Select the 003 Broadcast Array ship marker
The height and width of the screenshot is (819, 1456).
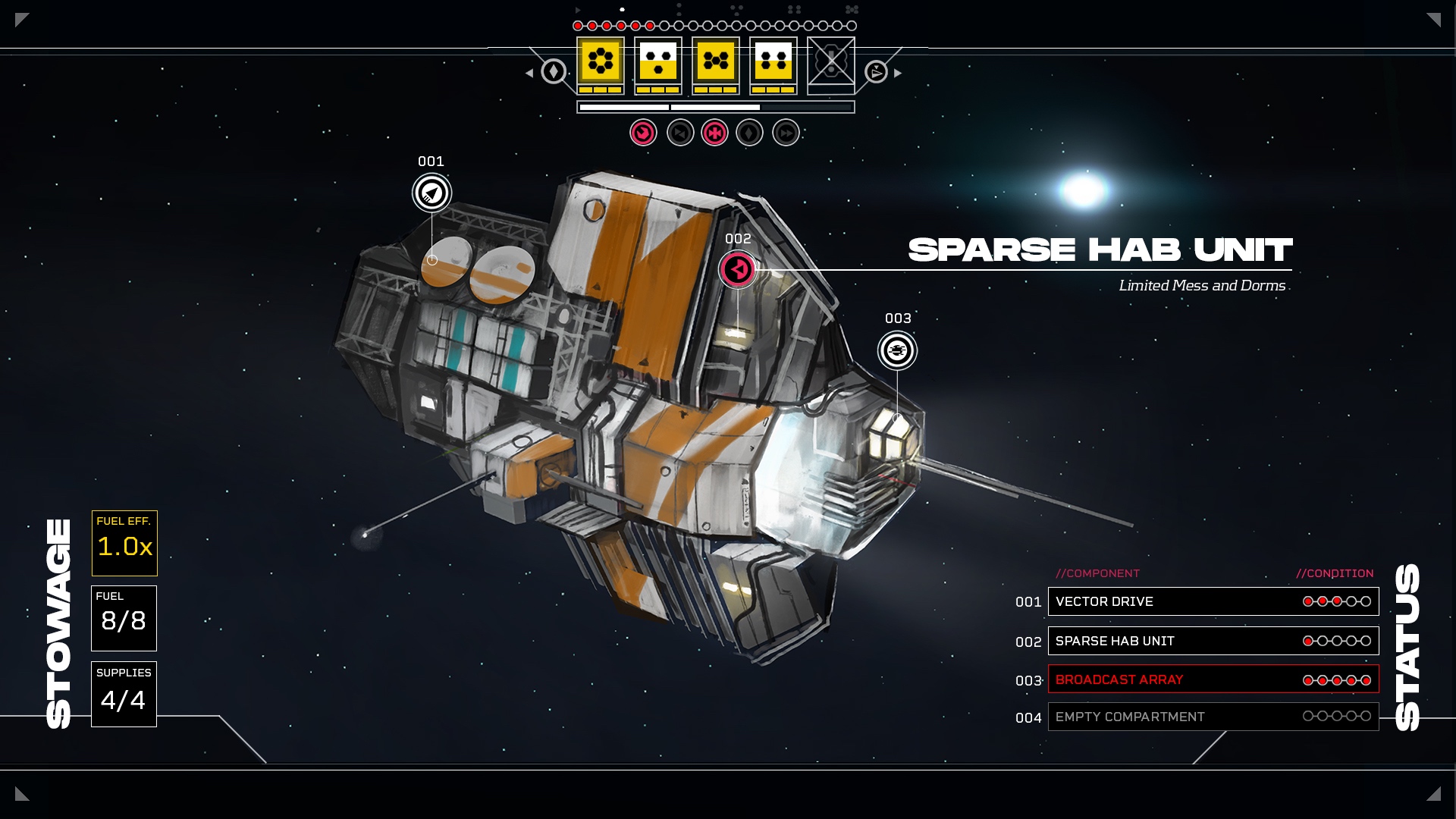point(897,350)
